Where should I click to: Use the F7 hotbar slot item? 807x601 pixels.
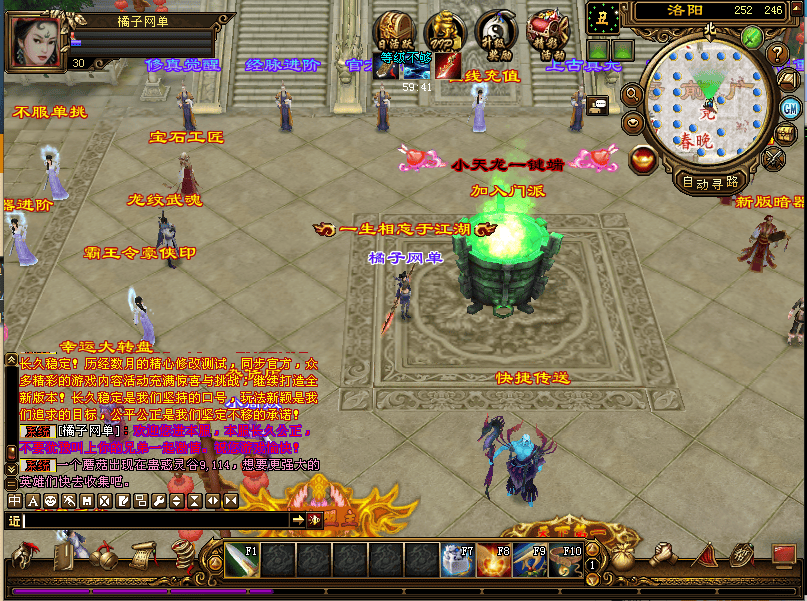[457, 560]
